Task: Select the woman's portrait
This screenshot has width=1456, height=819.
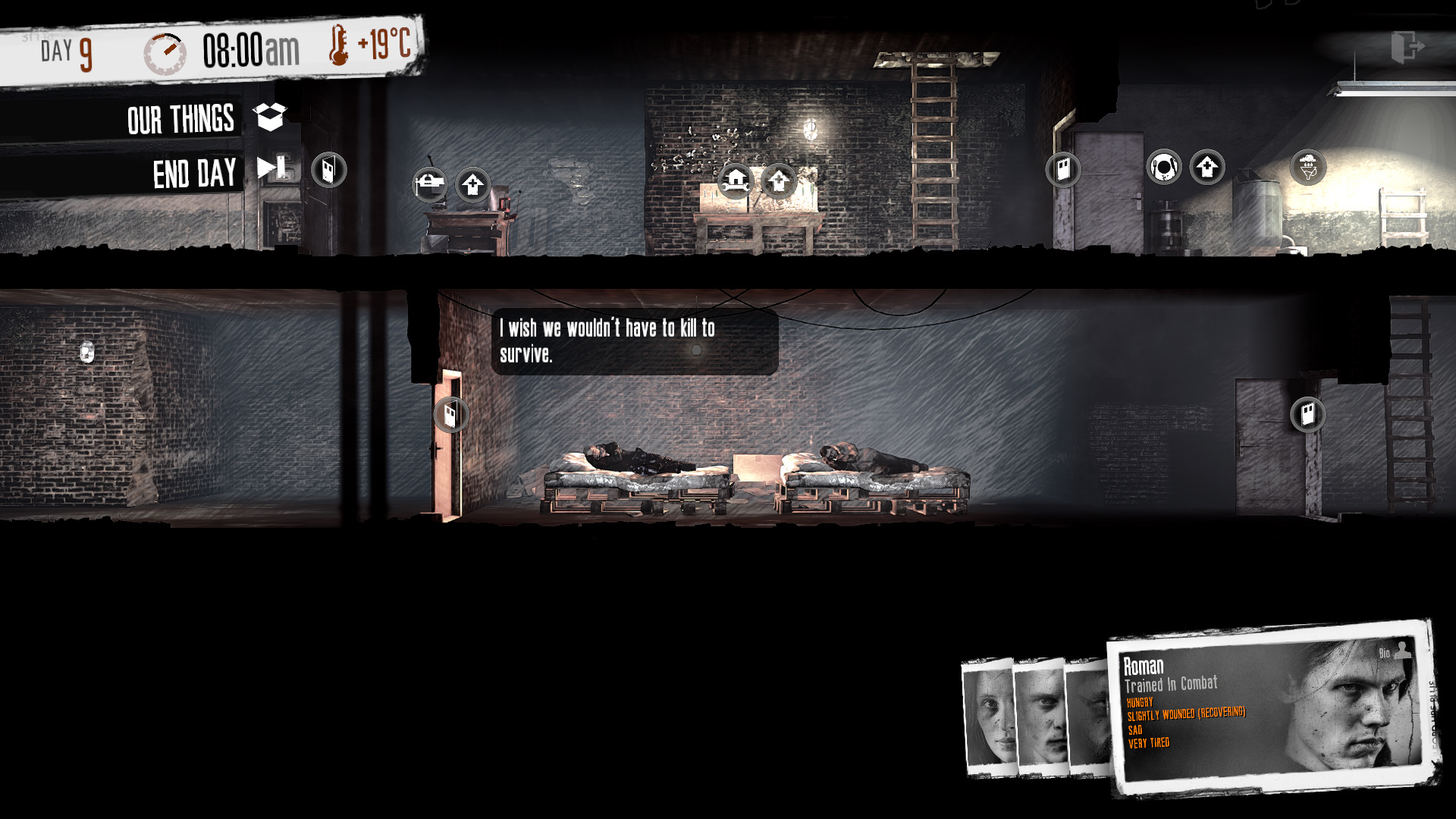Action: (x=989, y=717)
